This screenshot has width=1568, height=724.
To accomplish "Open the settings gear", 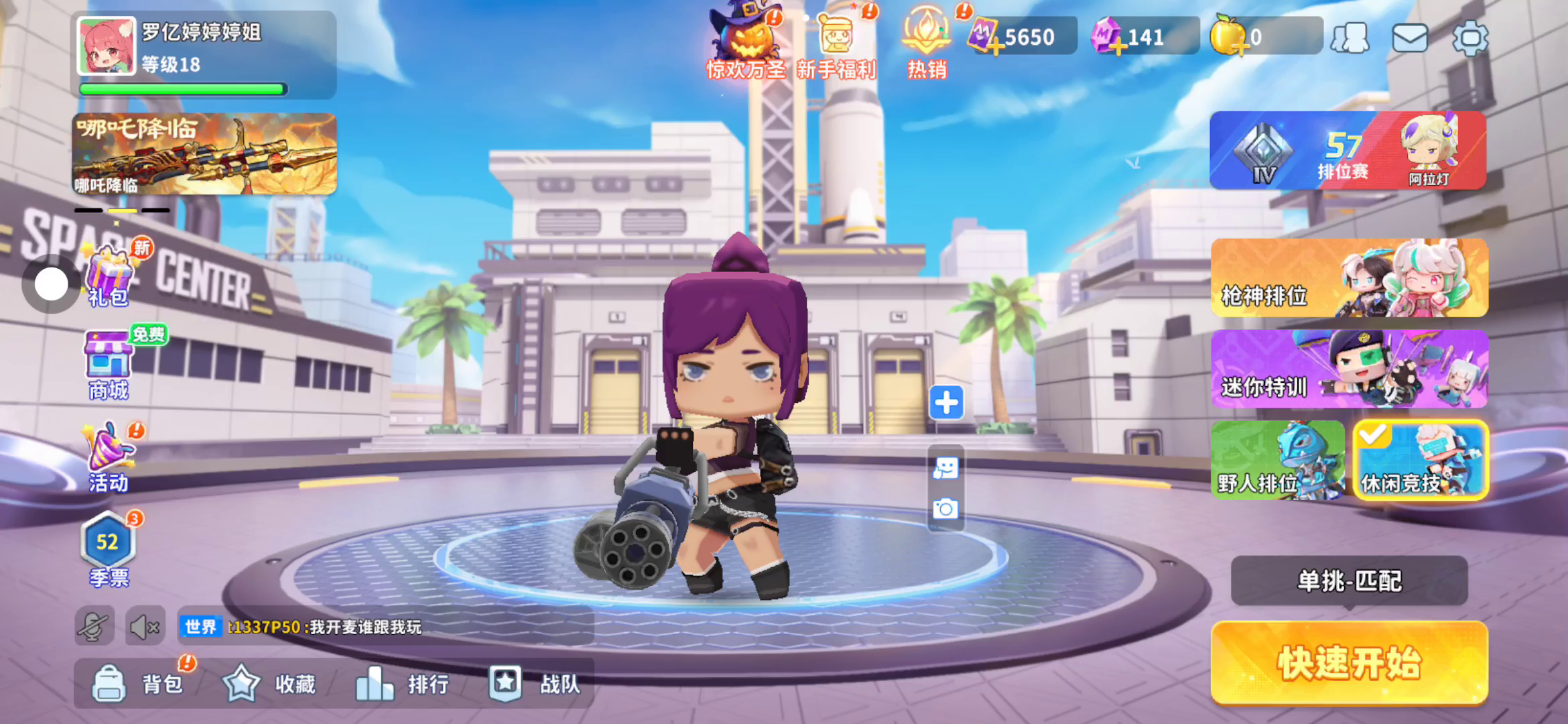I will point(1469,38).
